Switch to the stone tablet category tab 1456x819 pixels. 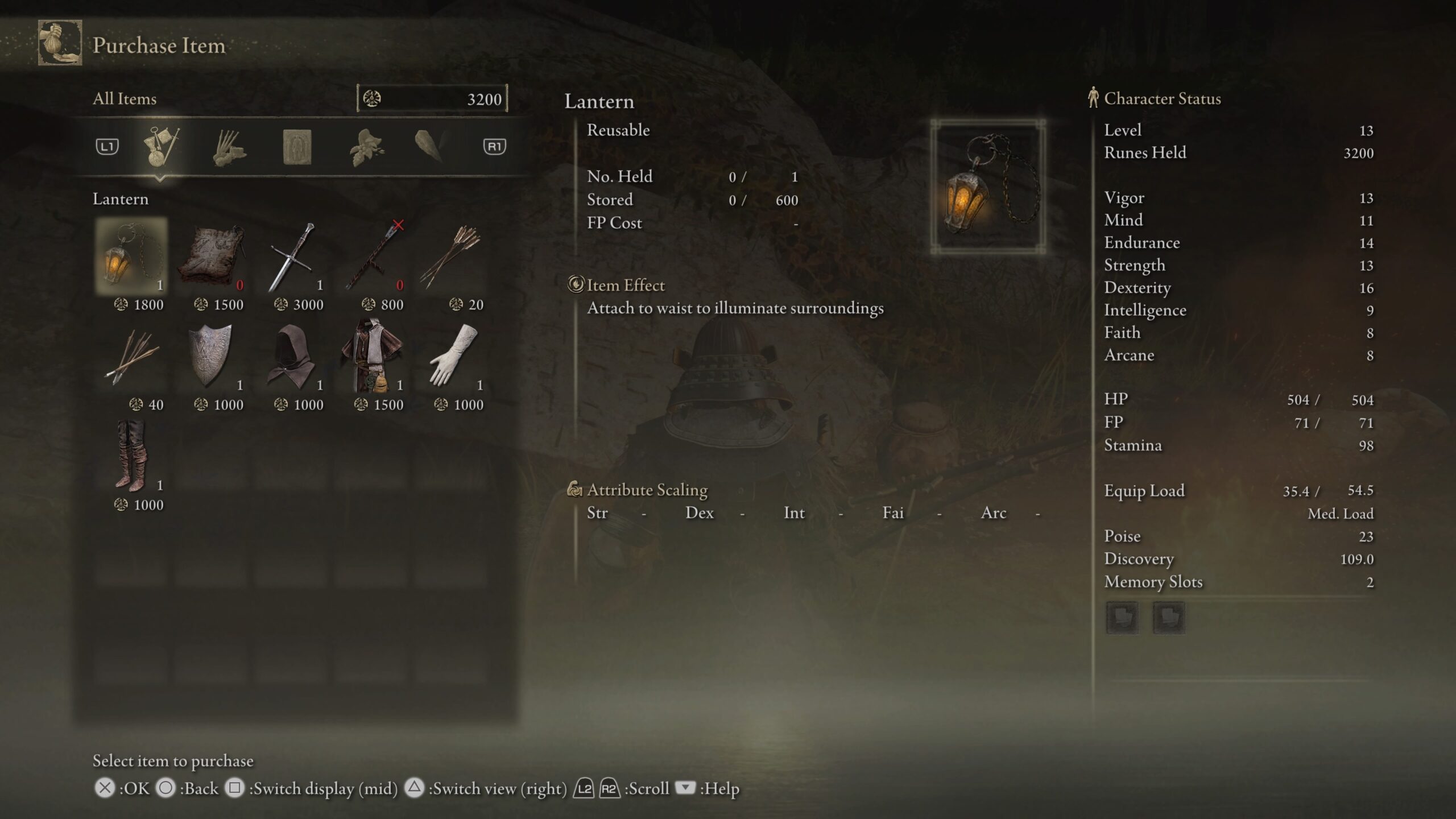coord(297,147)
